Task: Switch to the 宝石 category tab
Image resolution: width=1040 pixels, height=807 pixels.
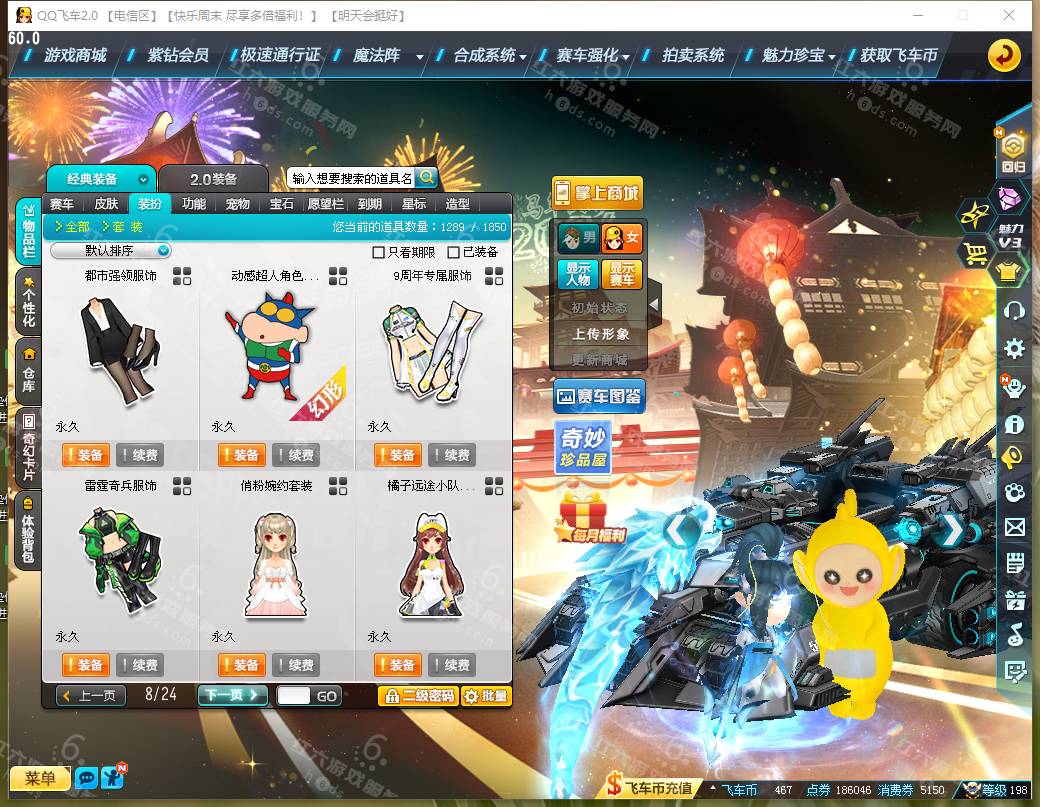Action: coord(282,204)
